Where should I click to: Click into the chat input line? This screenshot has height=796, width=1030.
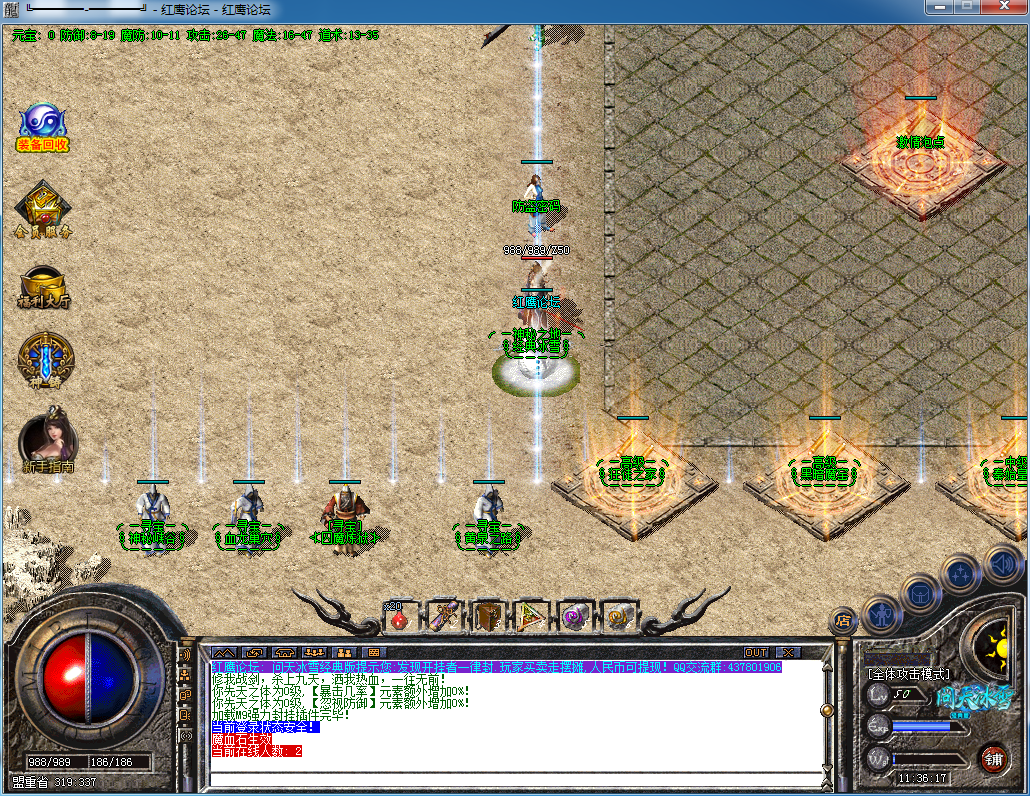(x=510, y=778)
